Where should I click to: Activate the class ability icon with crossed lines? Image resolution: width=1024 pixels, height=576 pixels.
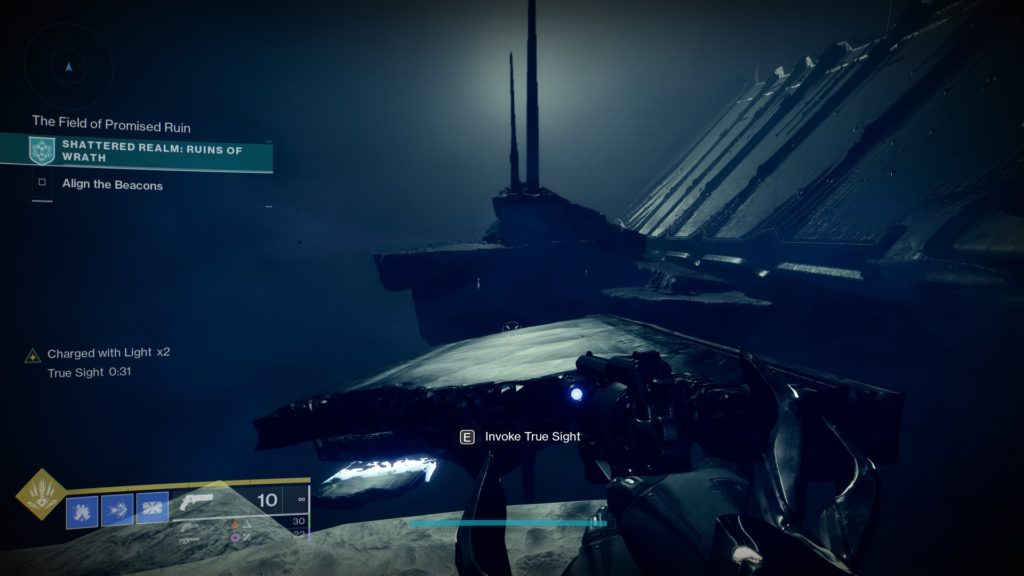tap(152, 510)
